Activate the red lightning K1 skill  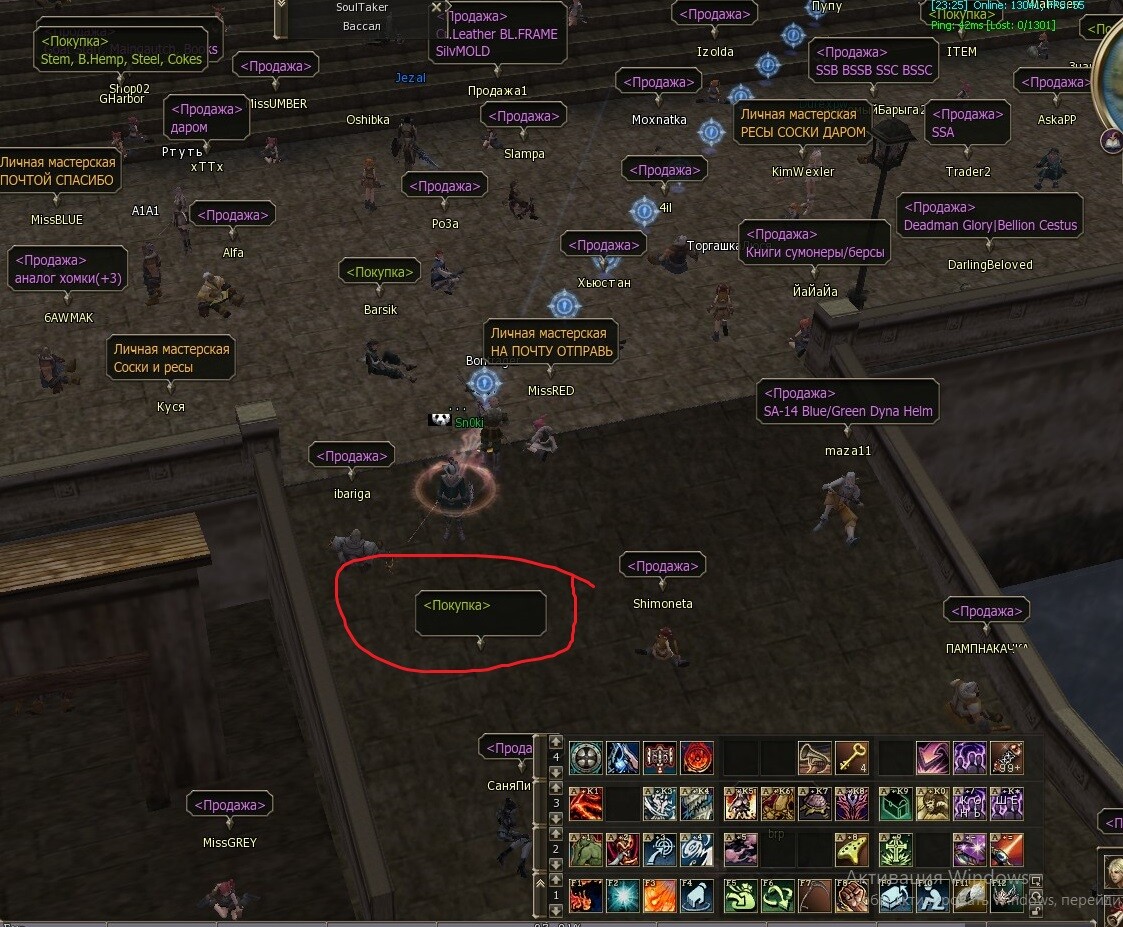click(x=585, y=803)
